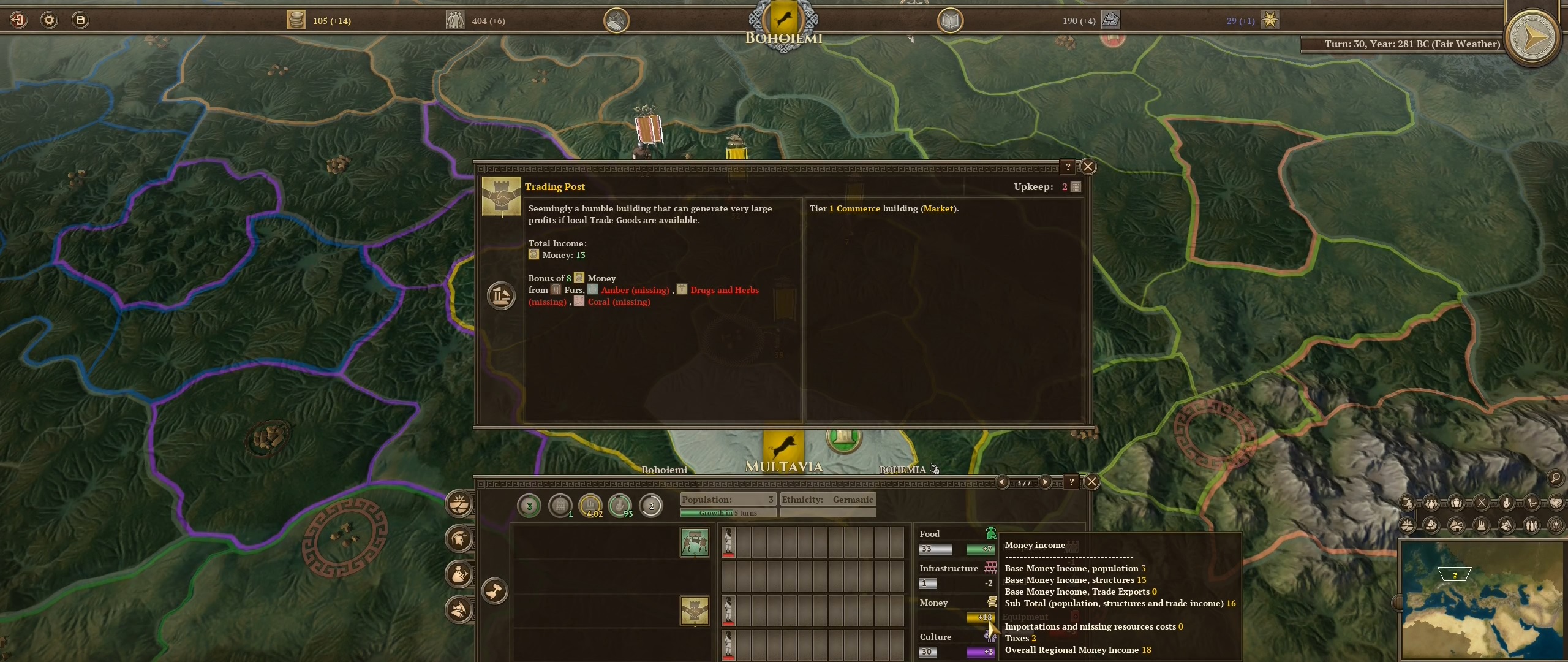Save the game with the disk icon
This screenshot has height=662, width=1568.
80,20
